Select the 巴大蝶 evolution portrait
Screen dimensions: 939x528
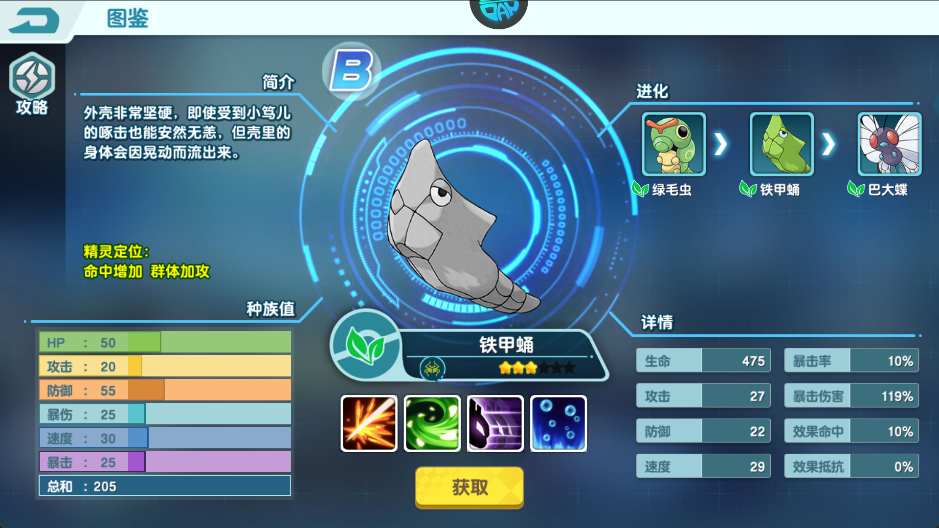(889, 144)
